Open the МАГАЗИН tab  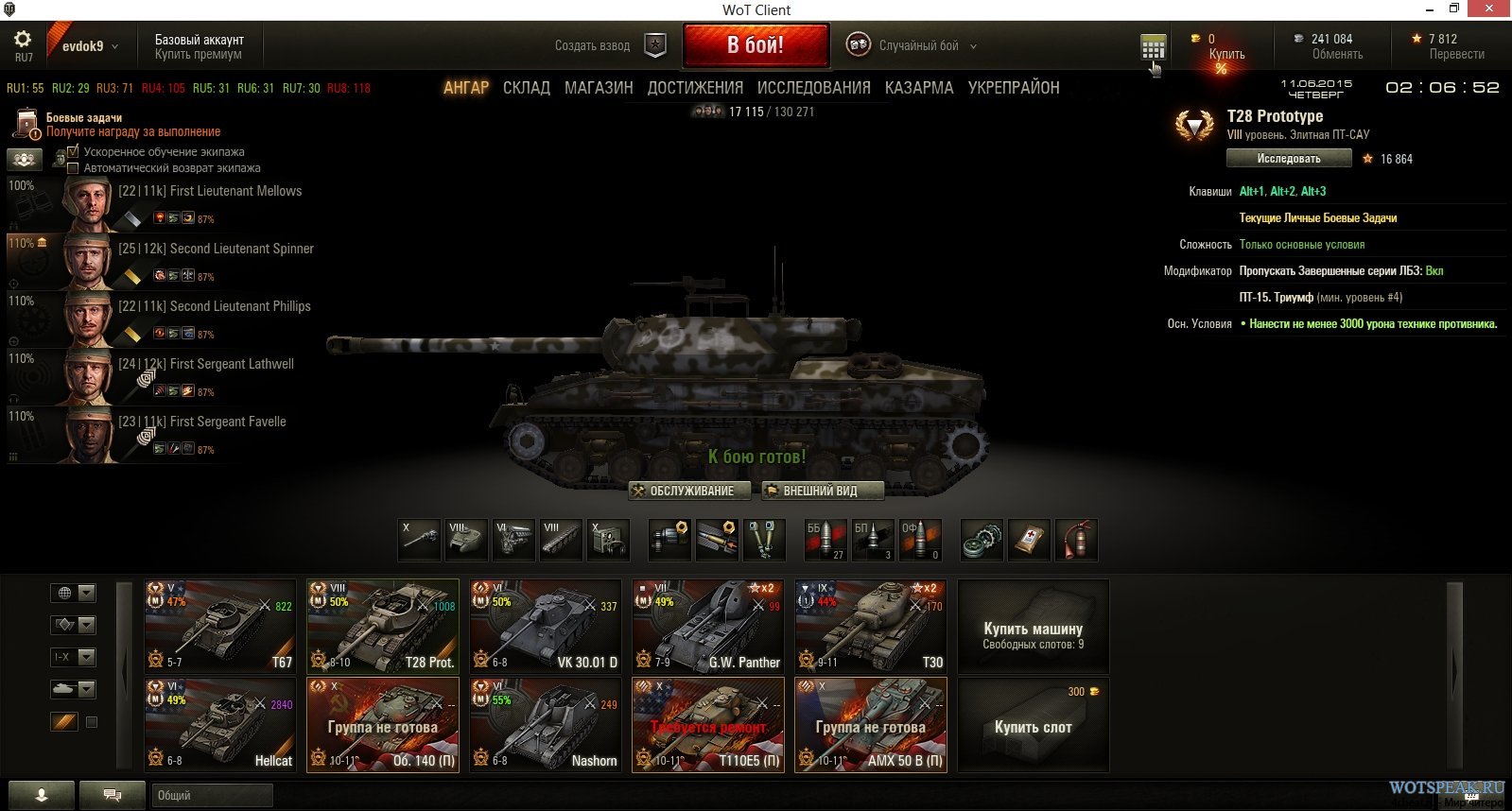(599, 88)
